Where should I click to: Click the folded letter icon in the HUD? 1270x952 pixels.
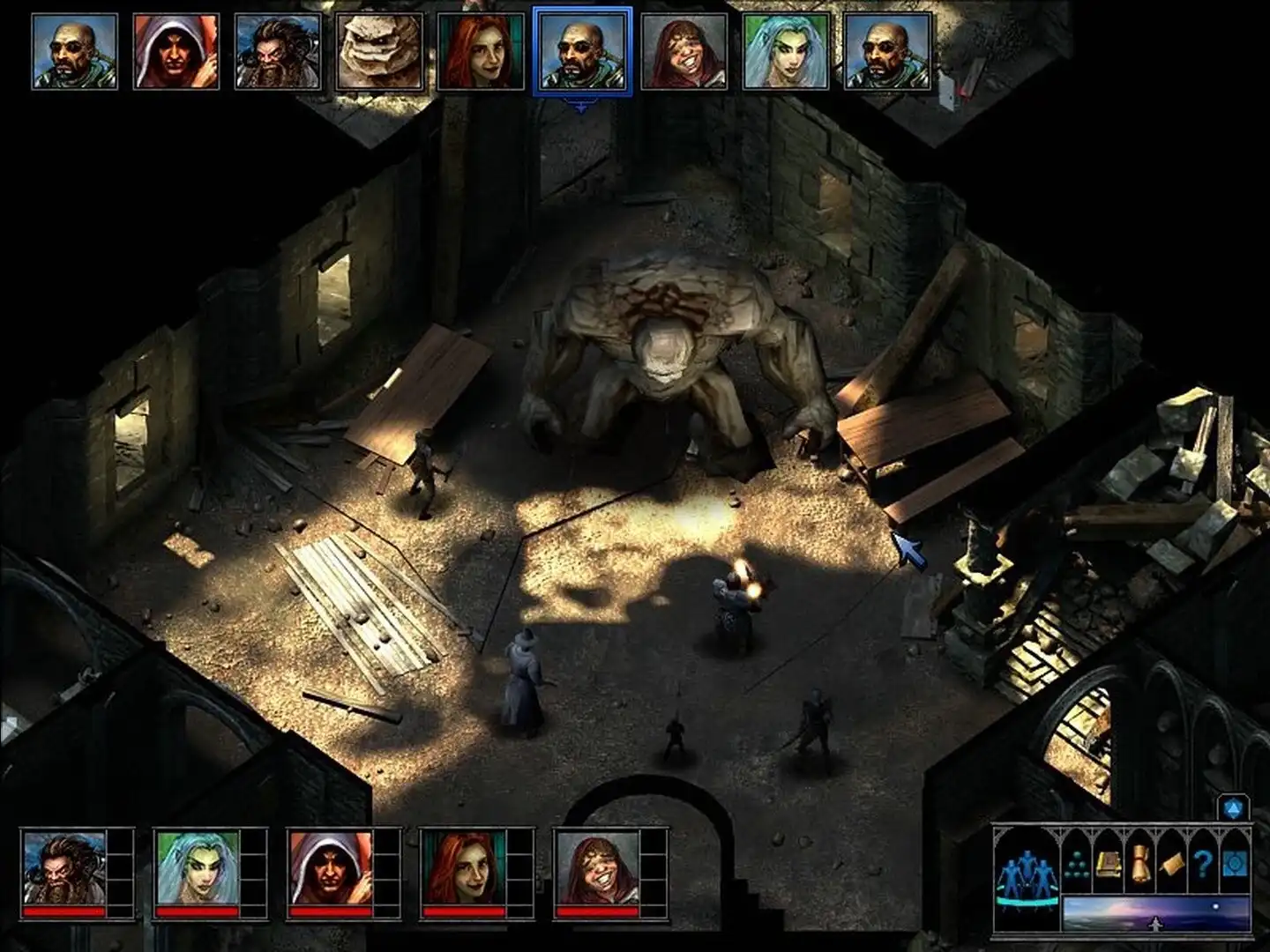tap(1172, 865)
